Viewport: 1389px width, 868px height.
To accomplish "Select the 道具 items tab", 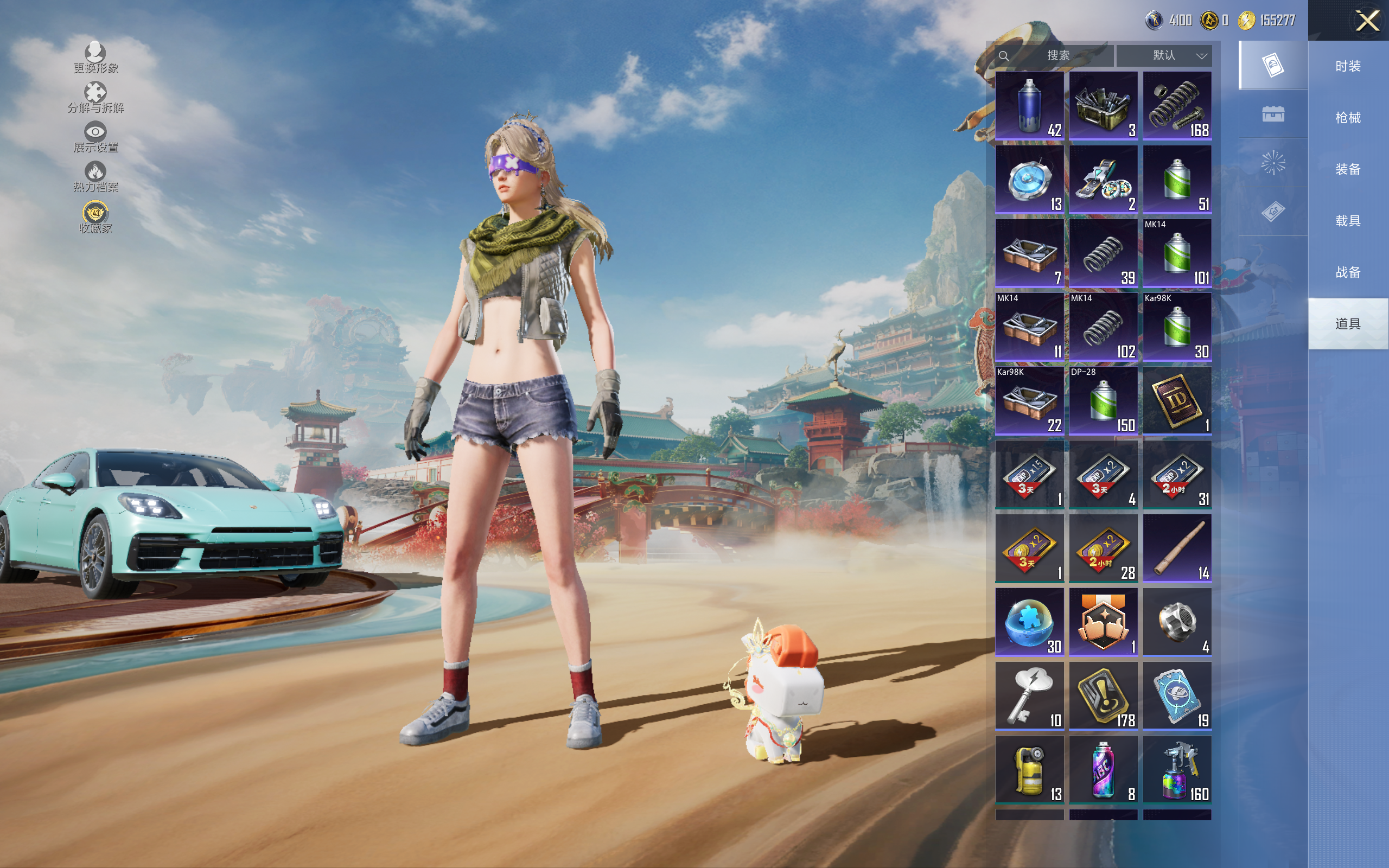I will click(x=1347, y=324).
